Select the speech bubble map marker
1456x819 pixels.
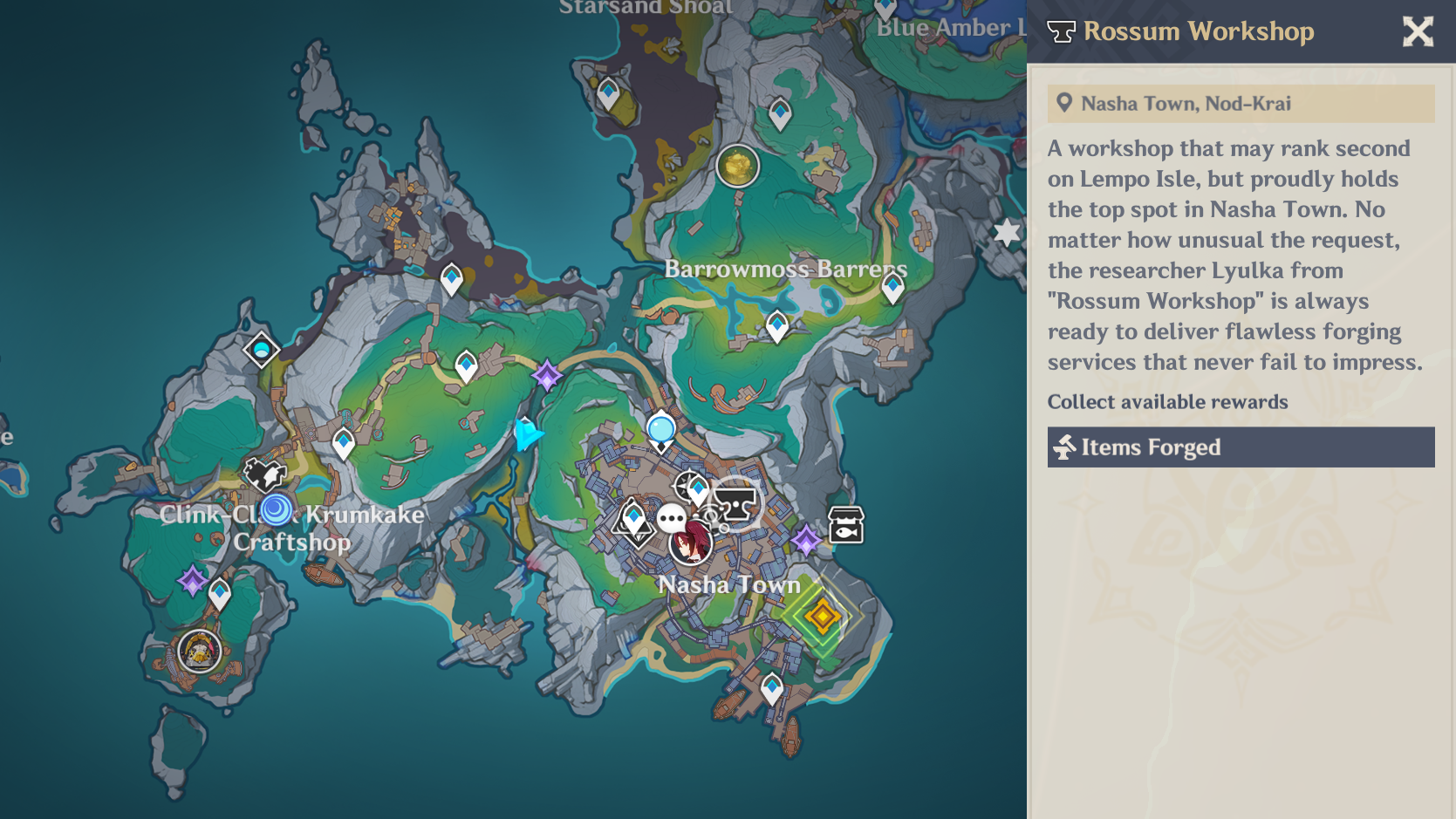click(671, 519)
